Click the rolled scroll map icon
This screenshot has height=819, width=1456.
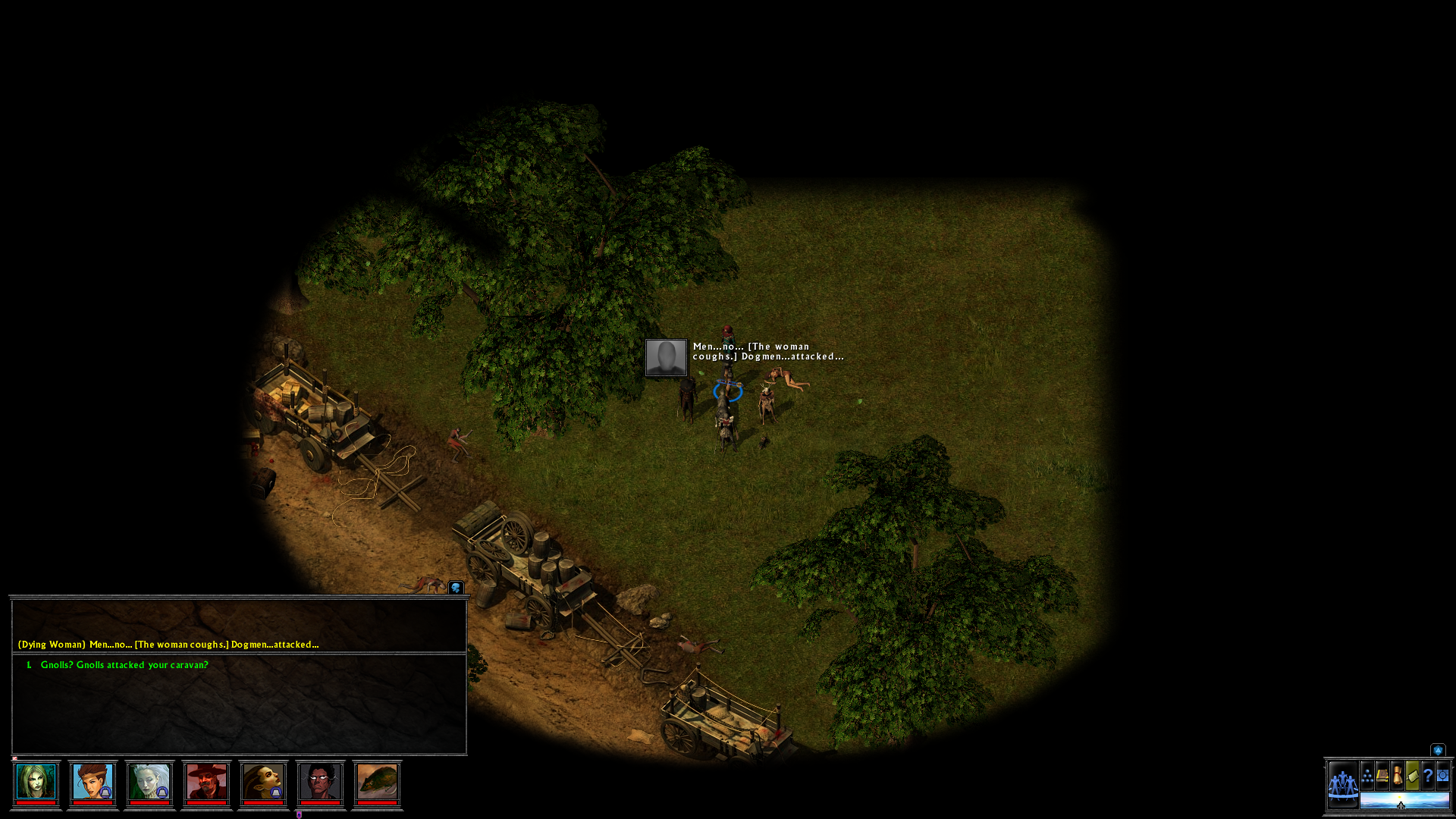(x=1398, y=776)
